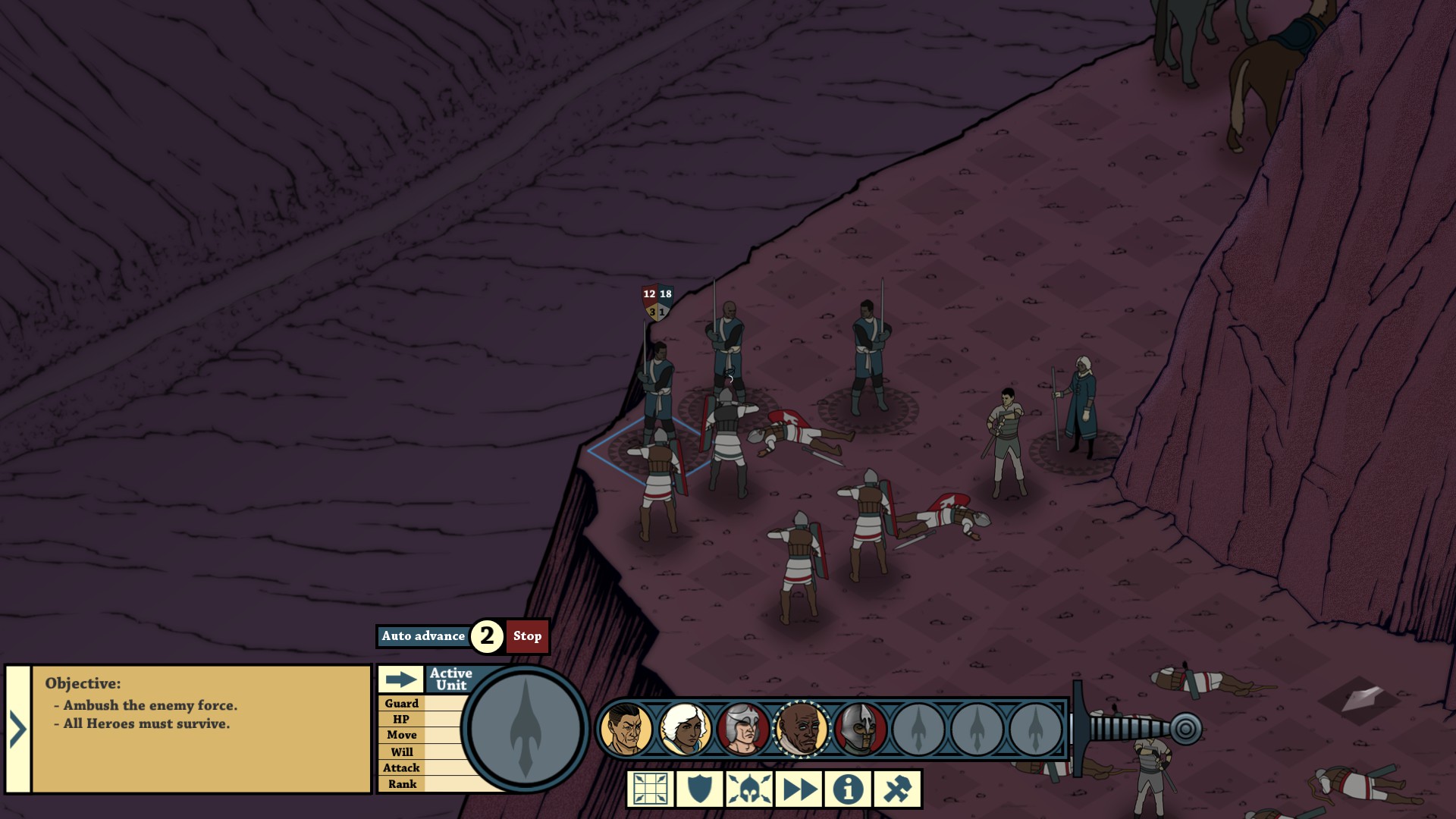Click the fast-forward double arrow button
This screenshot has width=1456, height=819.
coord(799,789)
